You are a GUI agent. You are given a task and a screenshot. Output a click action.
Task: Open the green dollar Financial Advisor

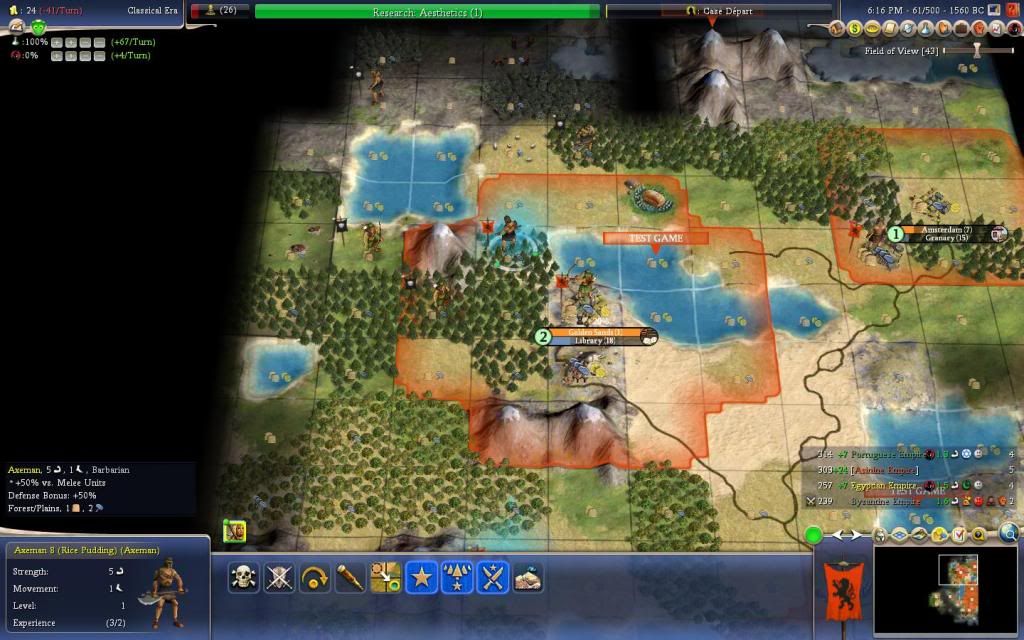pos(855,30)
